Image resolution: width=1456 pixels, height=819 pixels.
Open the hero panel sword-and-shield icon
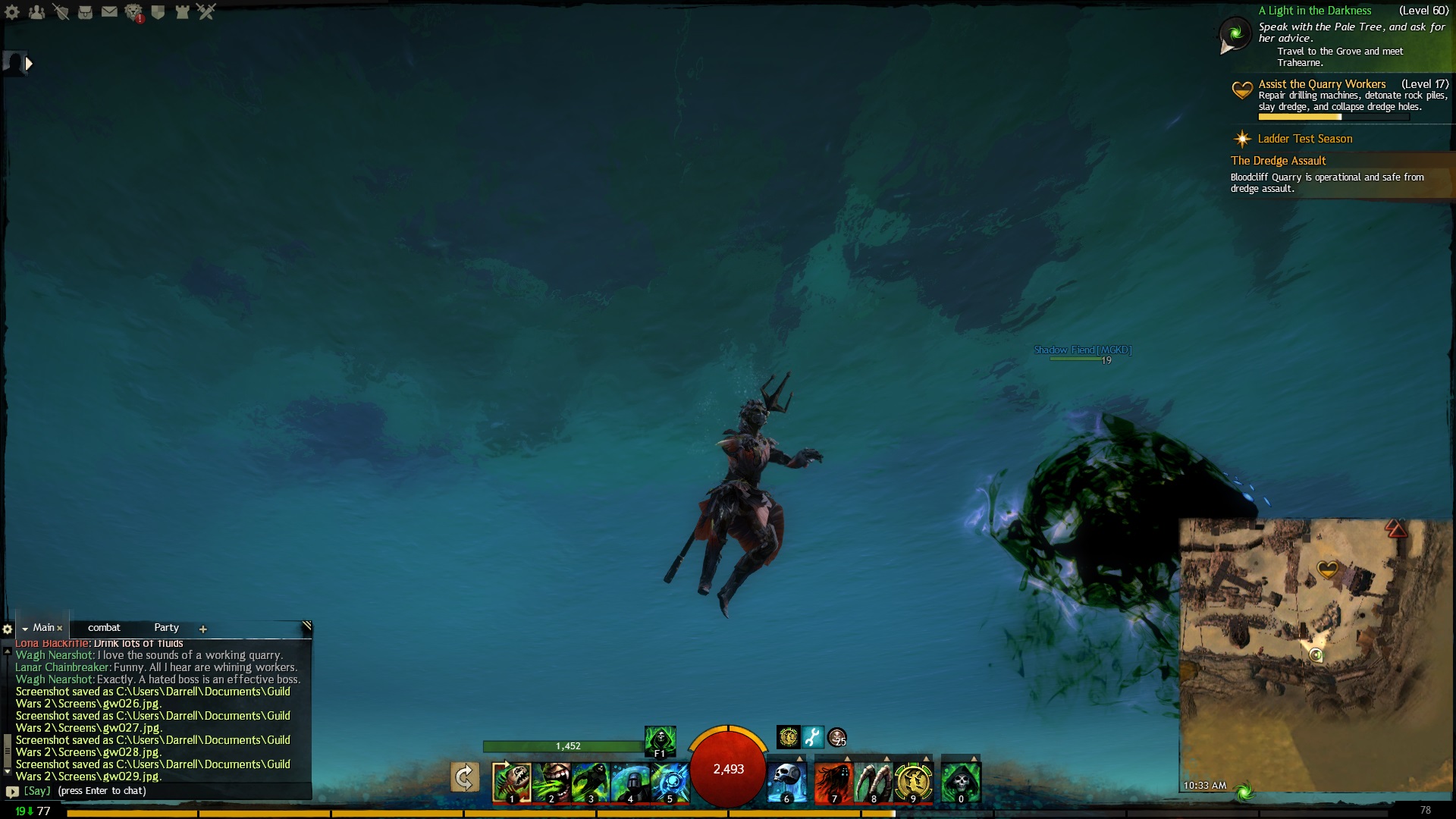(61, 12)
